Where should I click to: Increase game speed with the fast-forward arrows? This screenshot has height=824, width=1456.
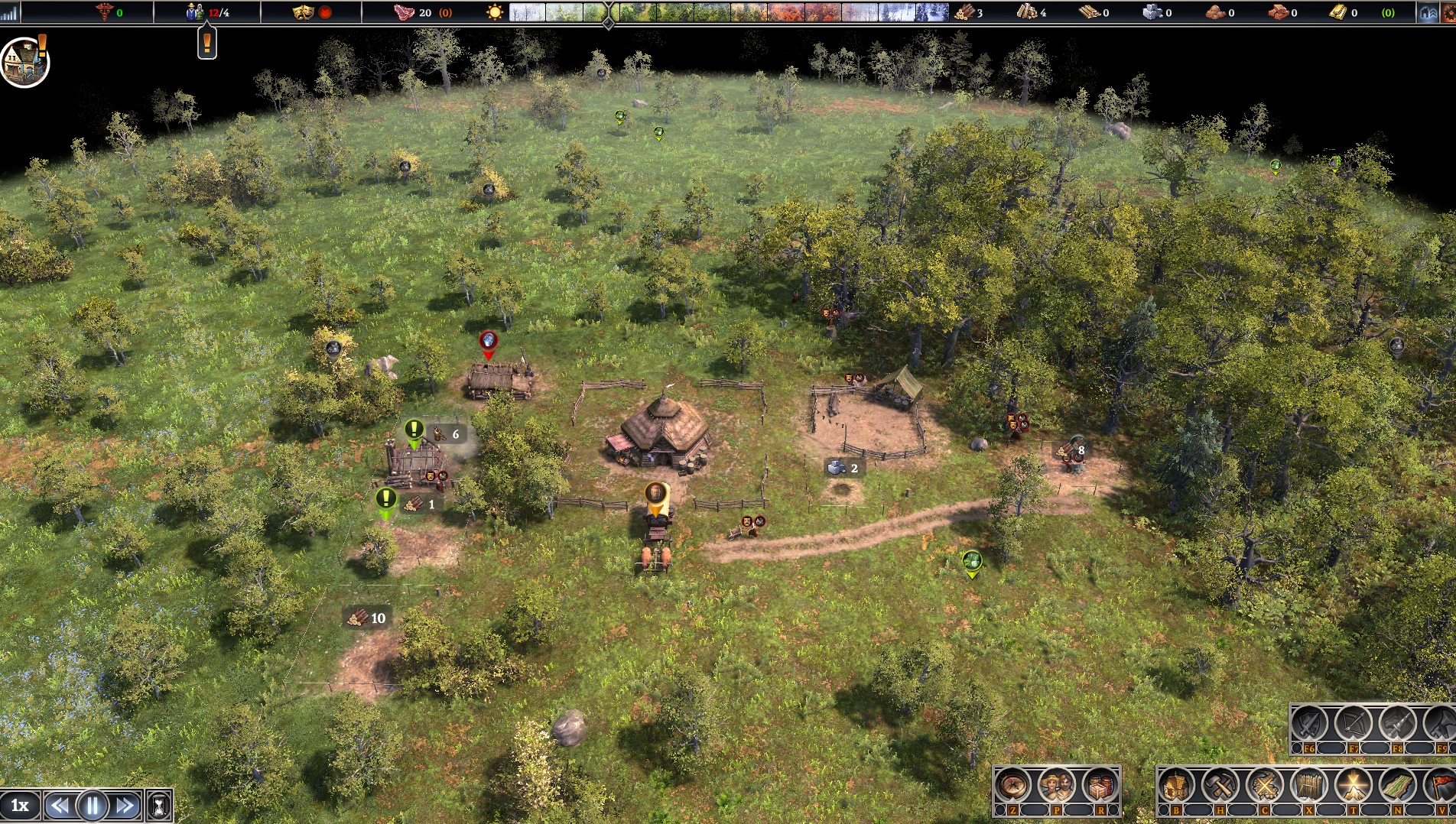(x=125, y=806)
